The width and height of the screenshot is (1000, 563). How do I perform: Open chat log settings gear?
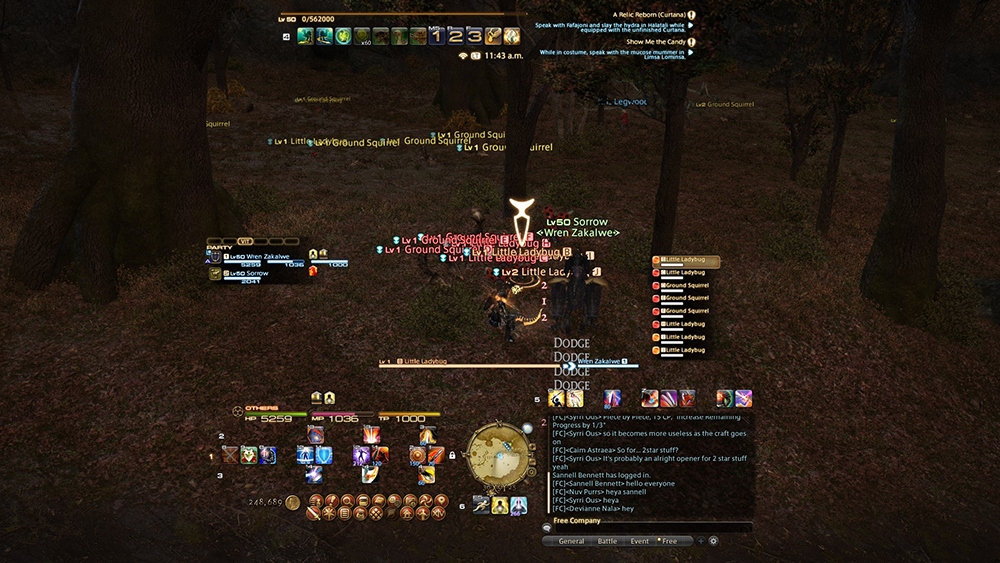point(714,541)
